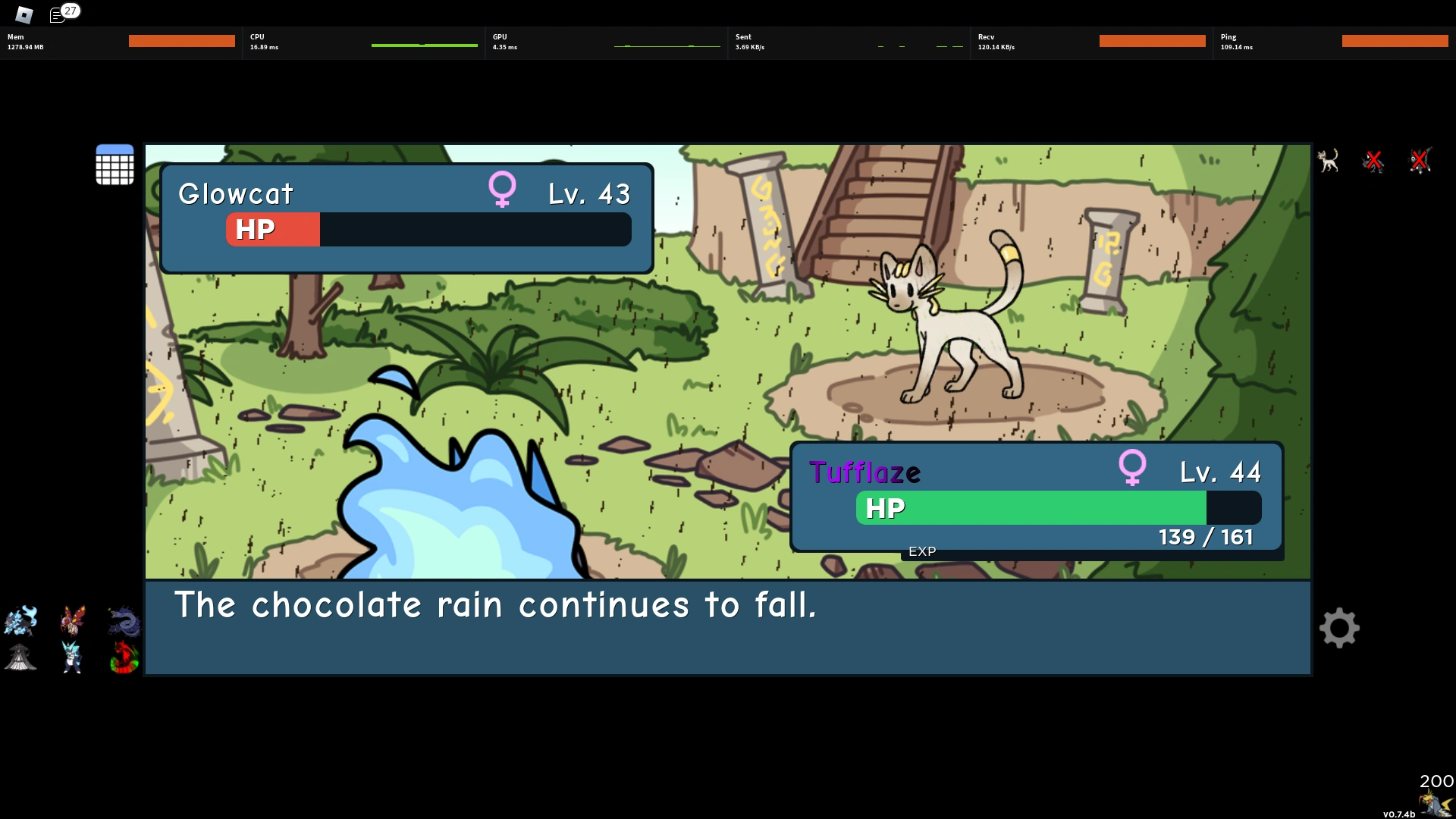The width and height of the screenshot is (1456, 819).
Task: Click the first fainted enemy with red X
Action: click(x=1375, y=160)
